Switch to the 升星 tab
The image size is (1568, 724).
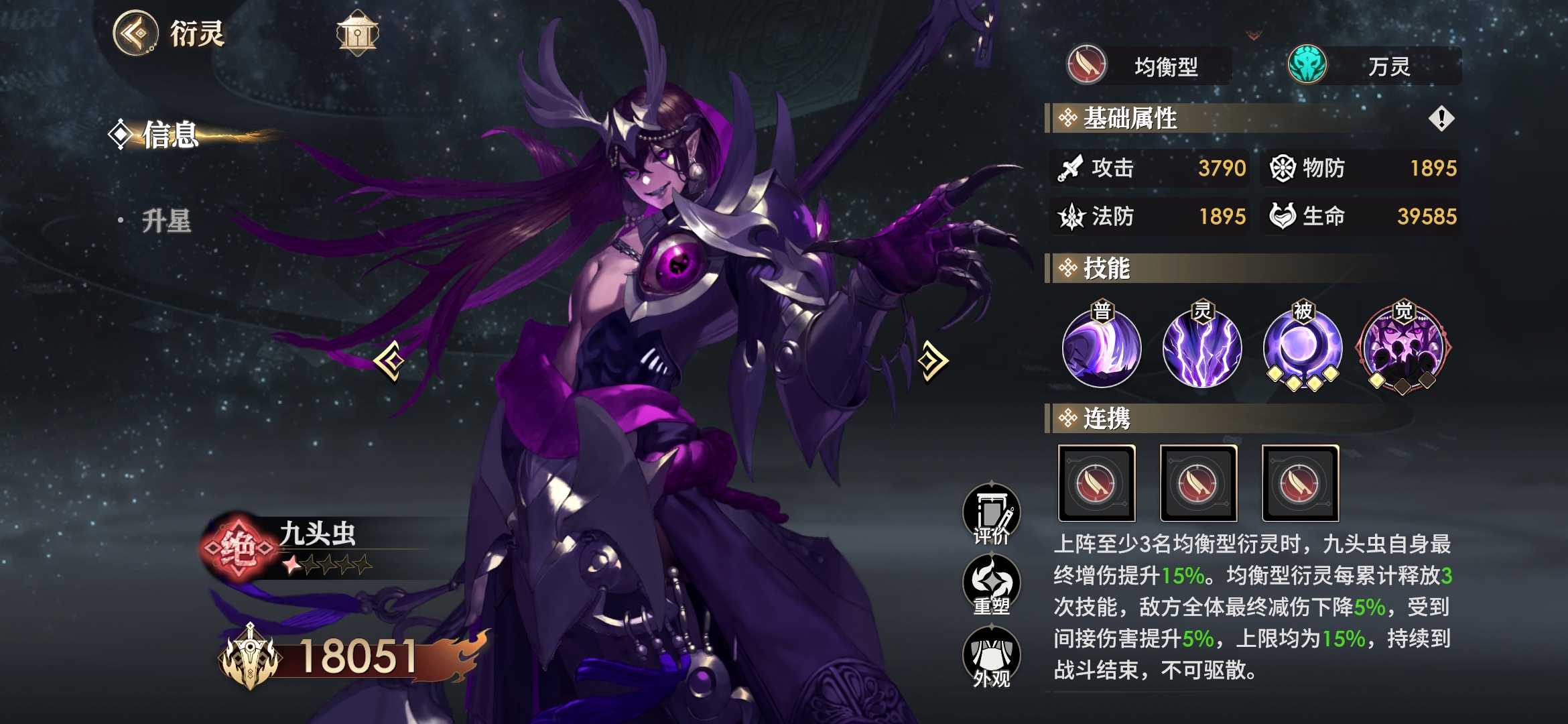tap(166, 221)
